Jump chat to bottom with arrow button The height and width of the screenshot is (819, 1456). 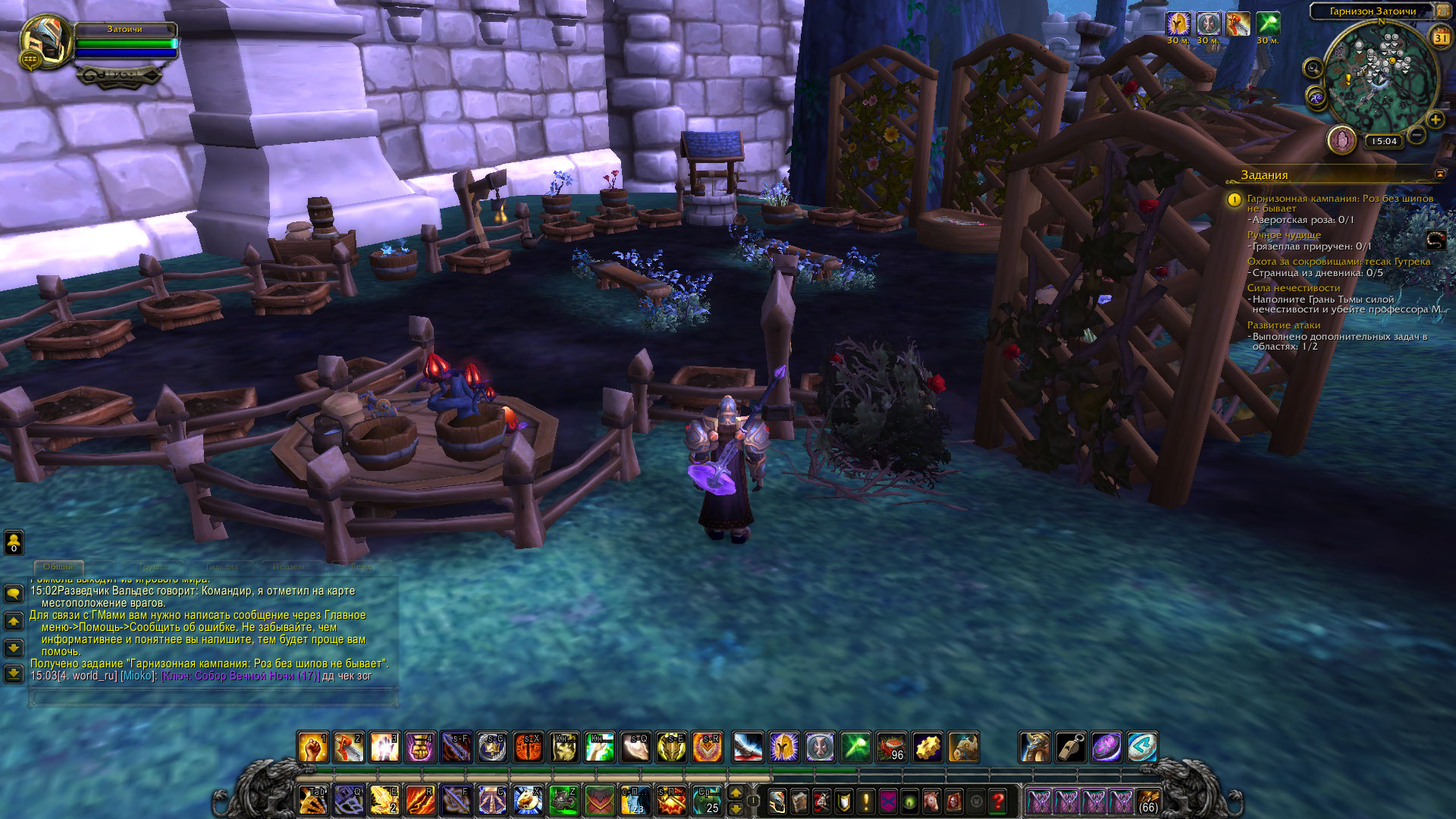pyautogui.click(x=14, y=673)
